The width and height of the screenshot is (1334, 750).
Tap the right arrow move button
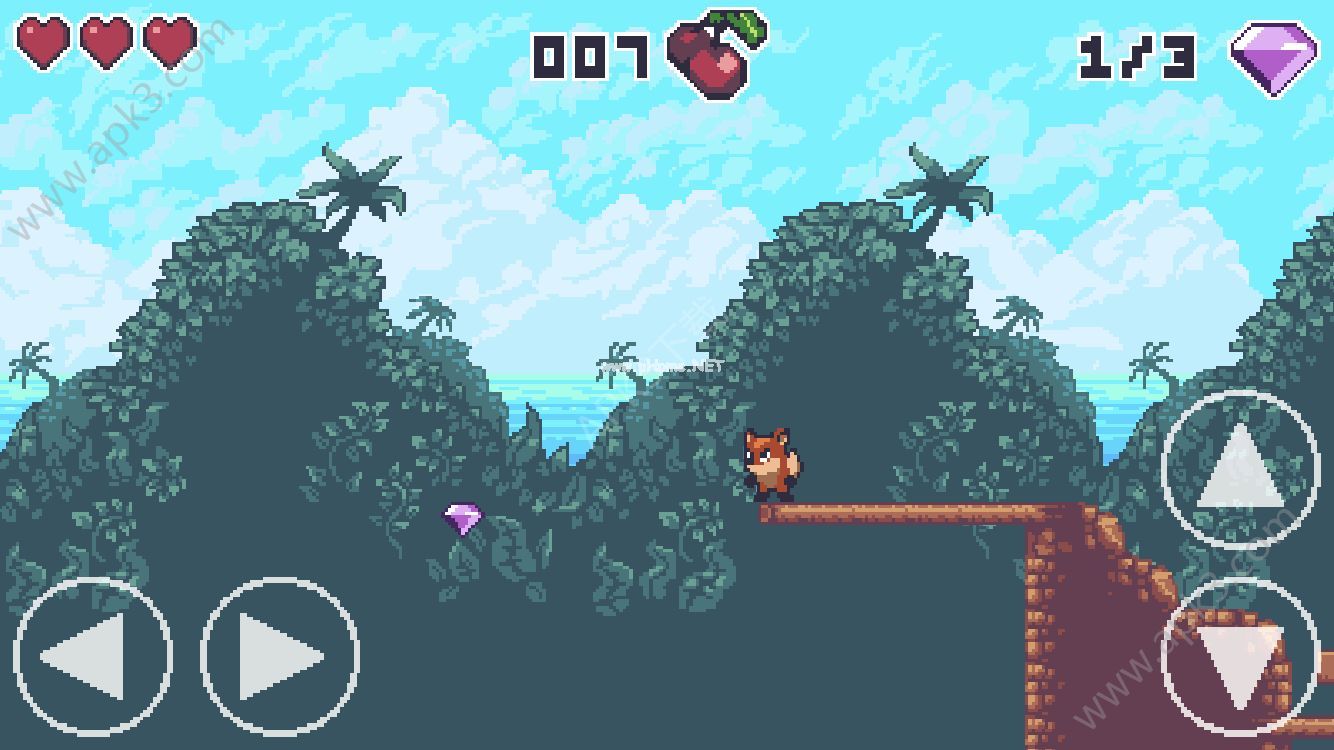(280, 657)
